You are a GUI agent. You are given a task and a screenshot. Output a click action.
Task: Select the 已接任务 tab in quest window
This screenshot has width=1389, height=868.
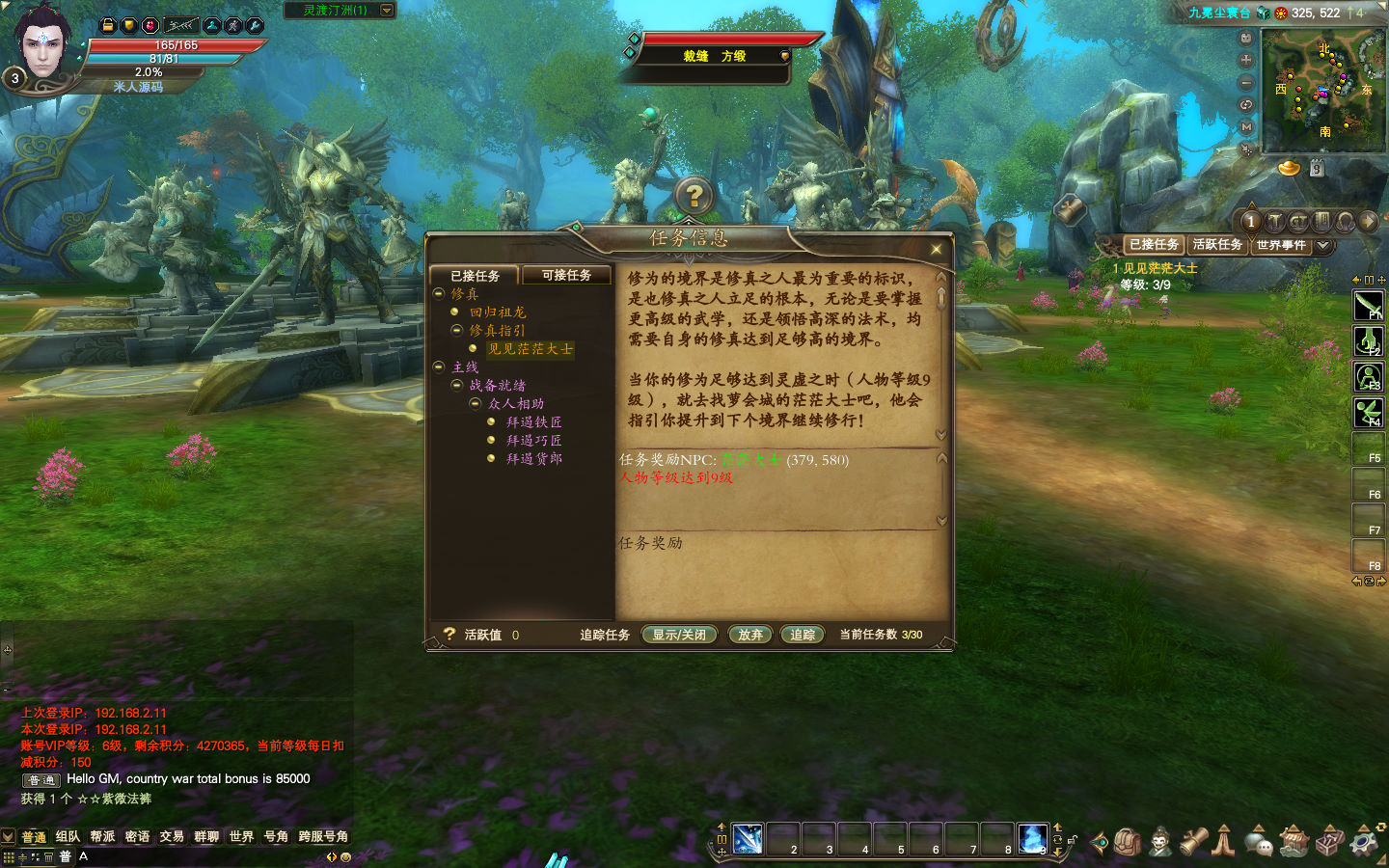click(x=475, y=276)
